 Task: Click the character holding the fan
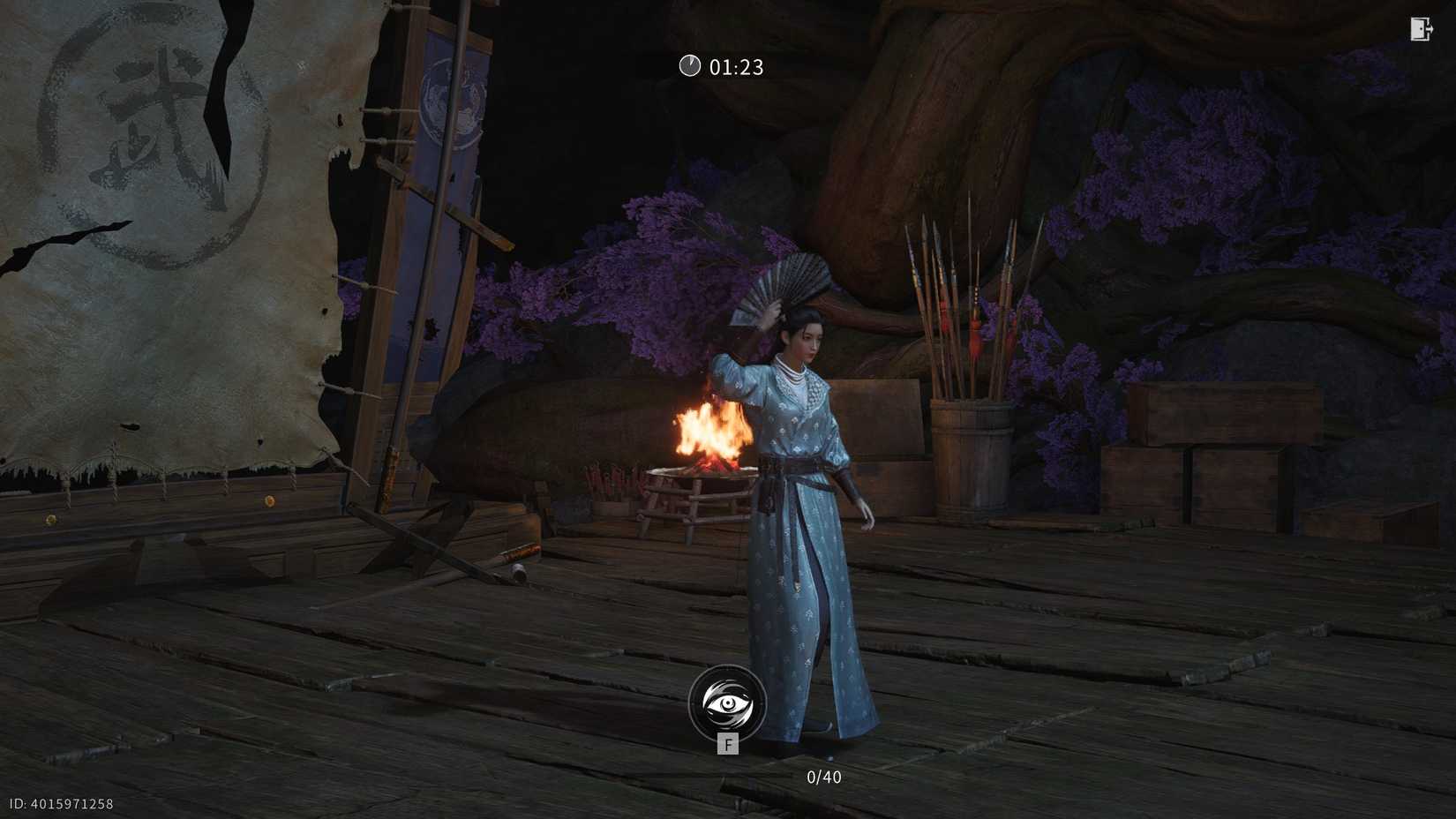(799, 485)
